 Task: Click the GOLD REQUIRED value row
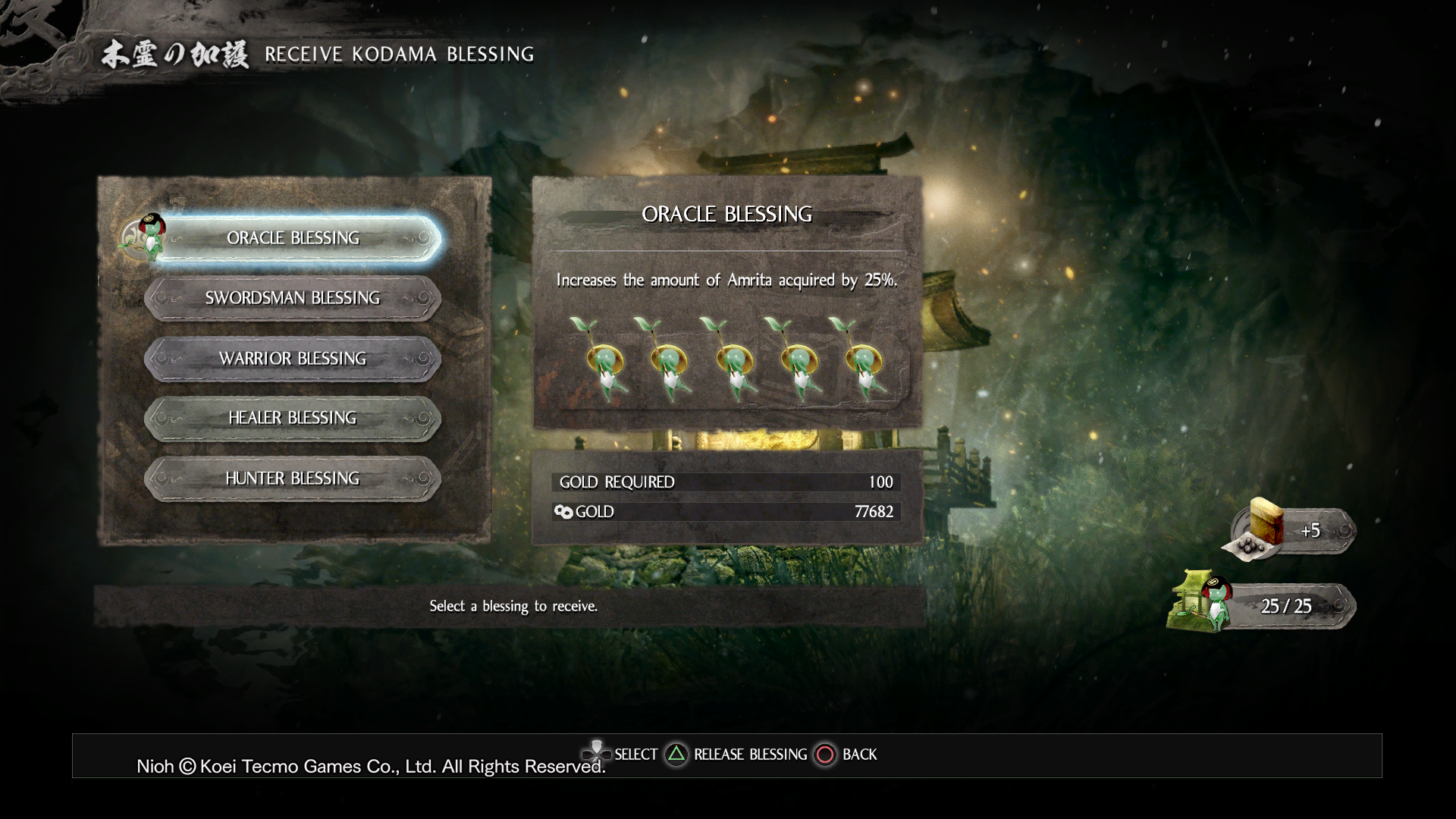click(x=724, y=482)
